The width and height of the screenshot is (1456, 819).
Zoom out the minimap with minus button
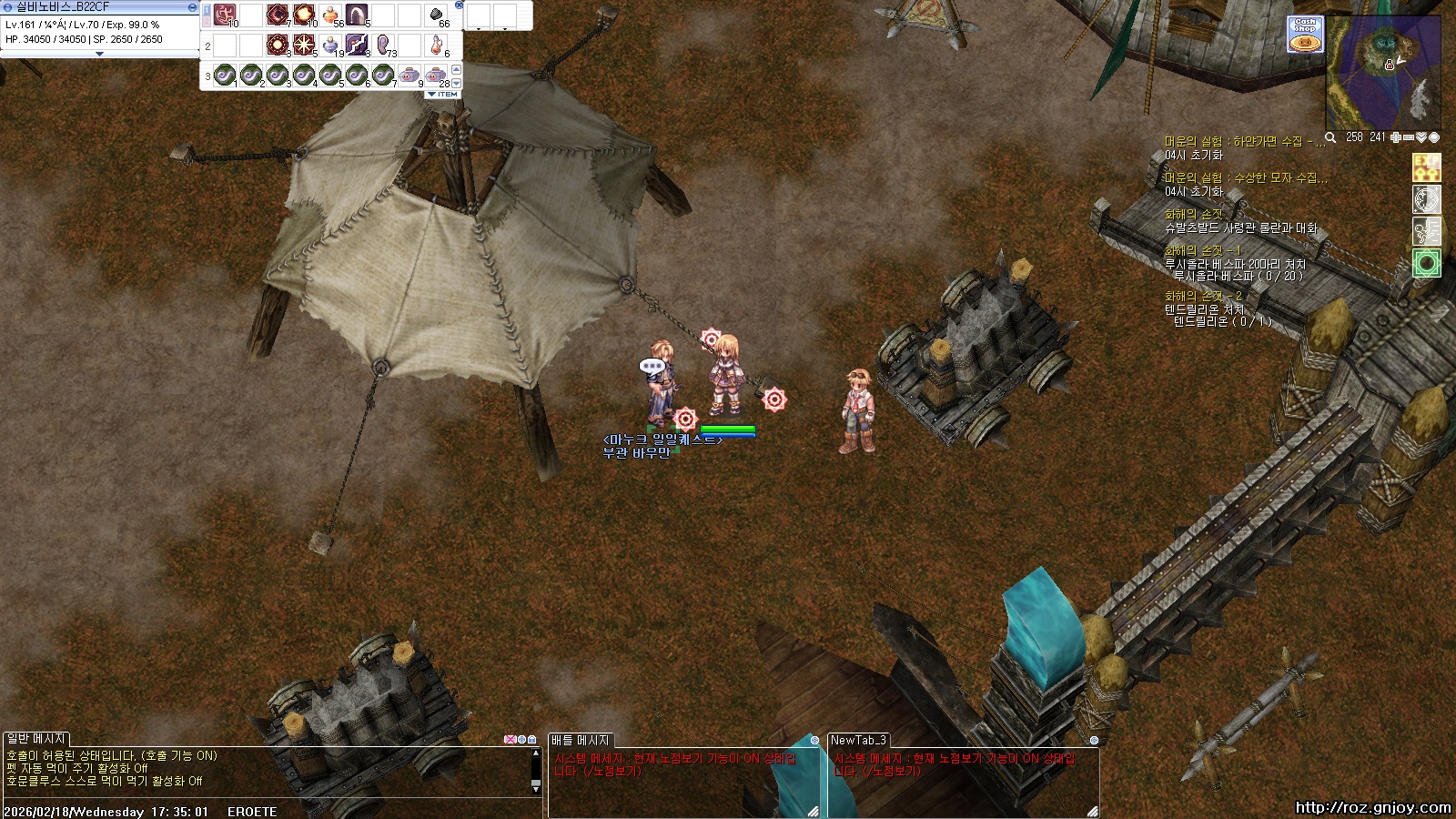pos(1409,137)
